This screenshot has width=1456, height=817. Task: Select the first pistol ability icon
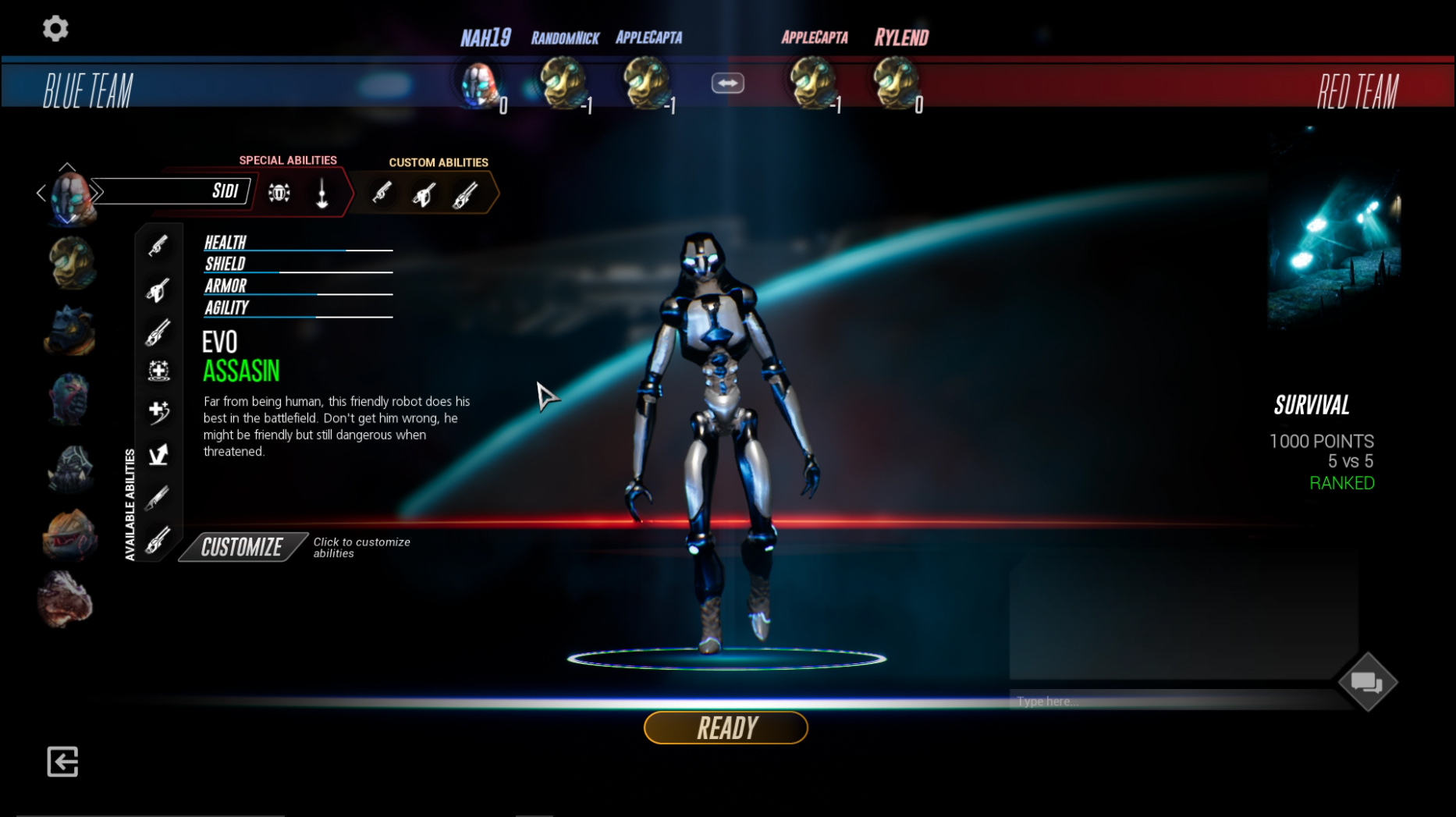click(158, 247)
